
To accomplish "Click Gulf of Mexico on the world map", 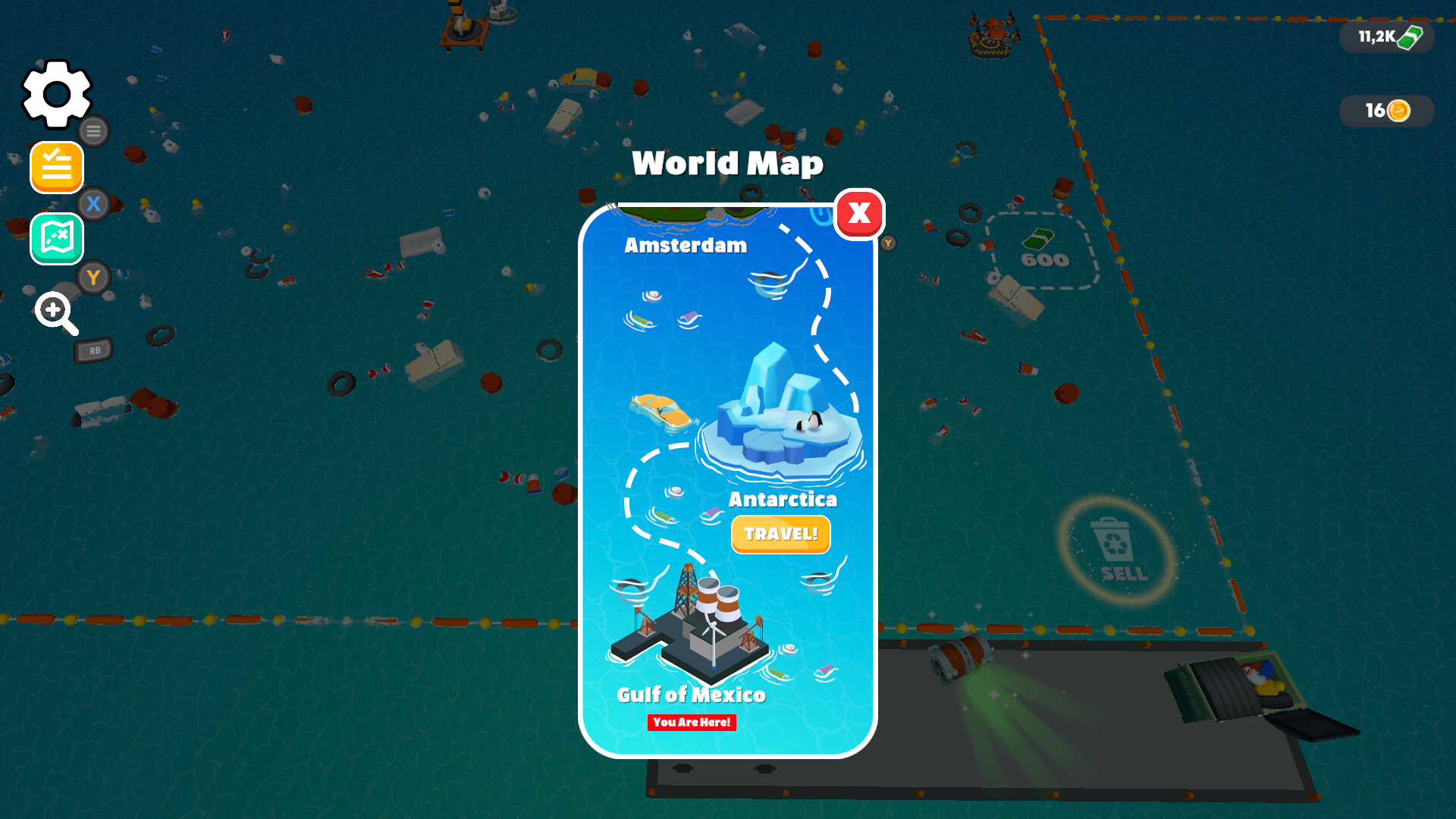I will click(690, 695).
